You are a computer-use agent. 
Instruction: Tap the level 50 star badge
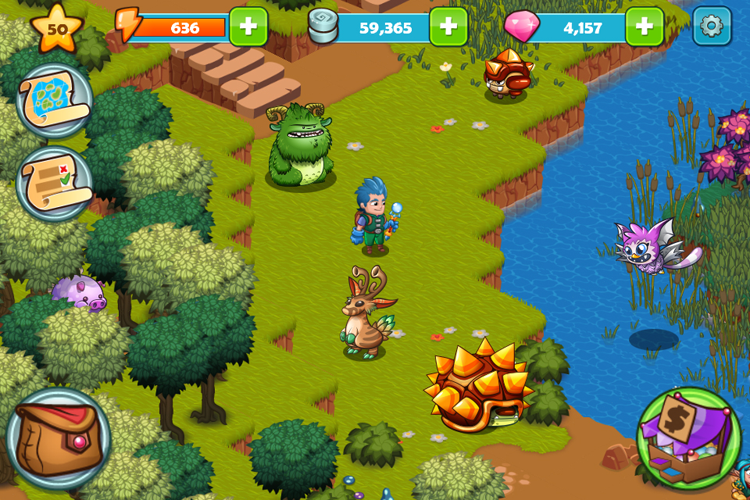click(x=57, y=28)
